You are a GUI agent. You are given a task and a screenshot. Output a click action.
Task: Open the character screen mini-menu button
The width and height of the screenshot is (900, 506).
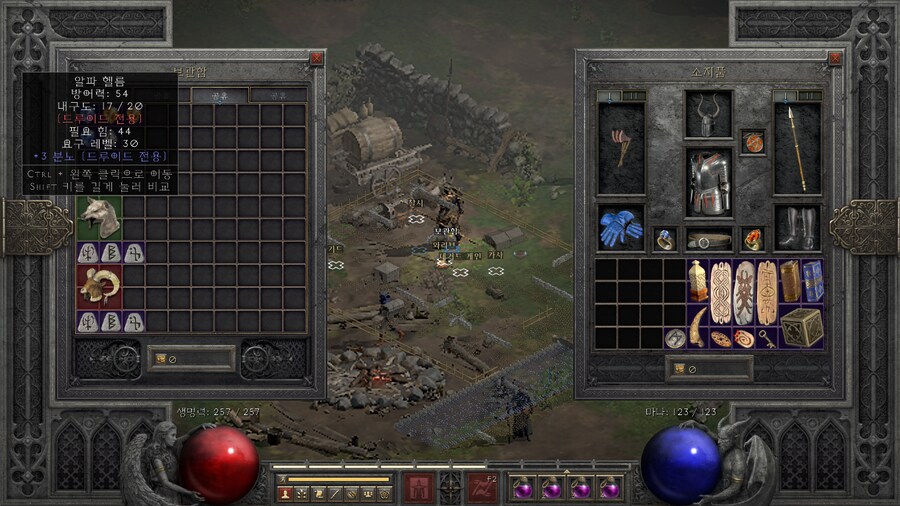284,493
